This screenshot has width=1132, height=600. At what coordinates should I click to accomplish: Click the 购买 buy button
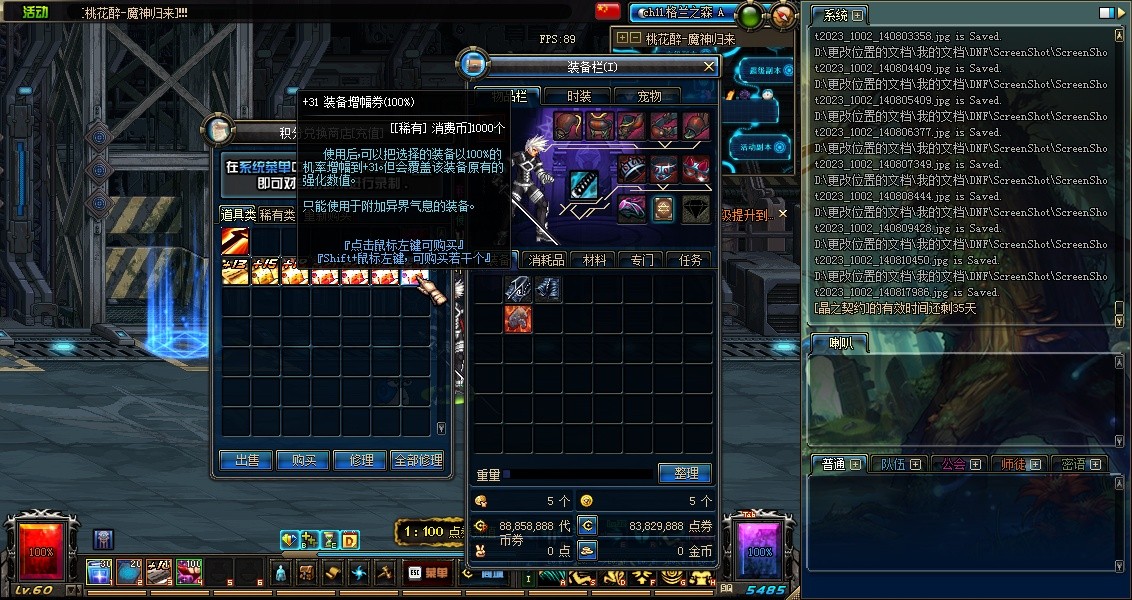click(304, 460)
